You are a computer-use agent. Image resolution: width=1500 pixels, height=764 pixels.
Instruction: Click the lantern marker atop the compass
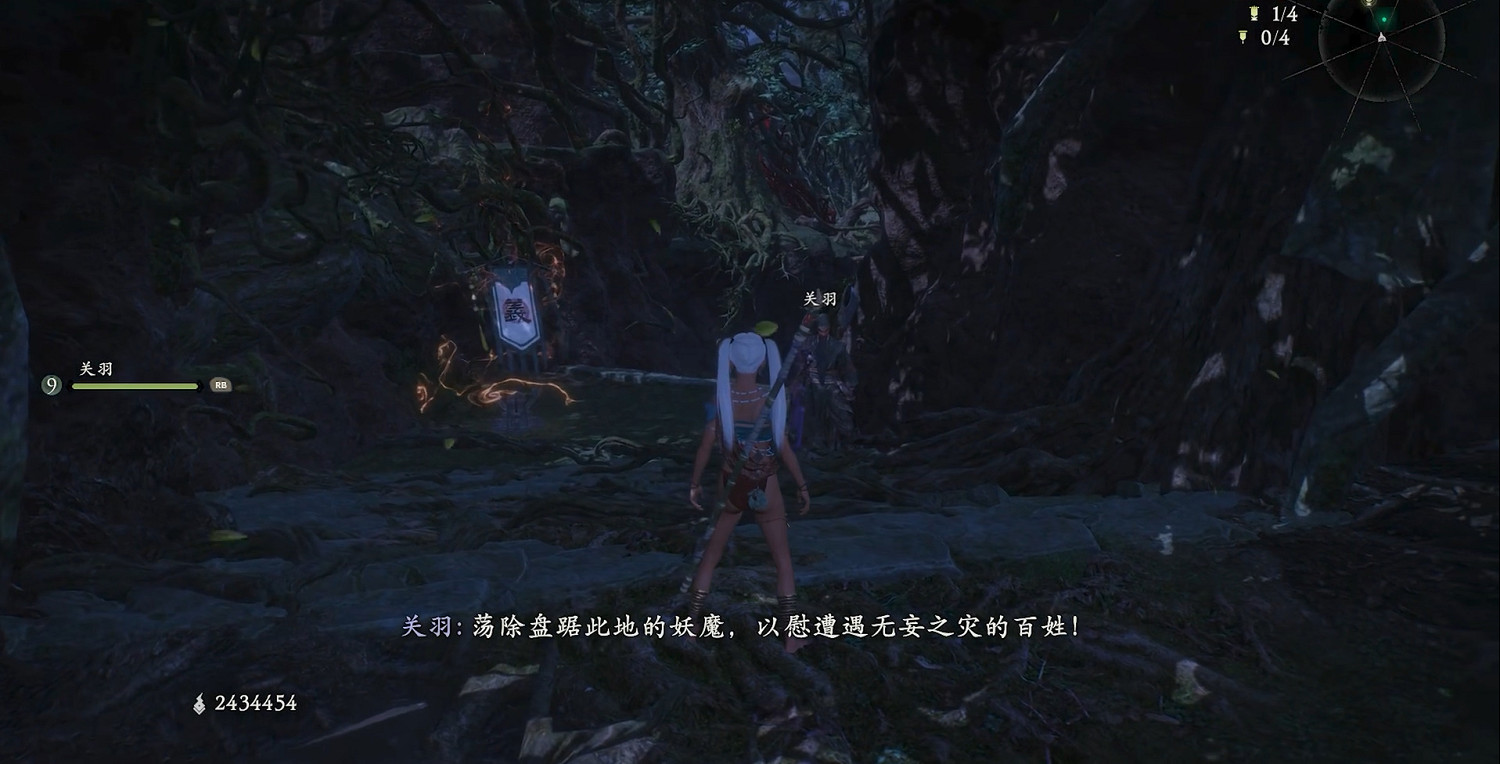[x=1368, y=4]
